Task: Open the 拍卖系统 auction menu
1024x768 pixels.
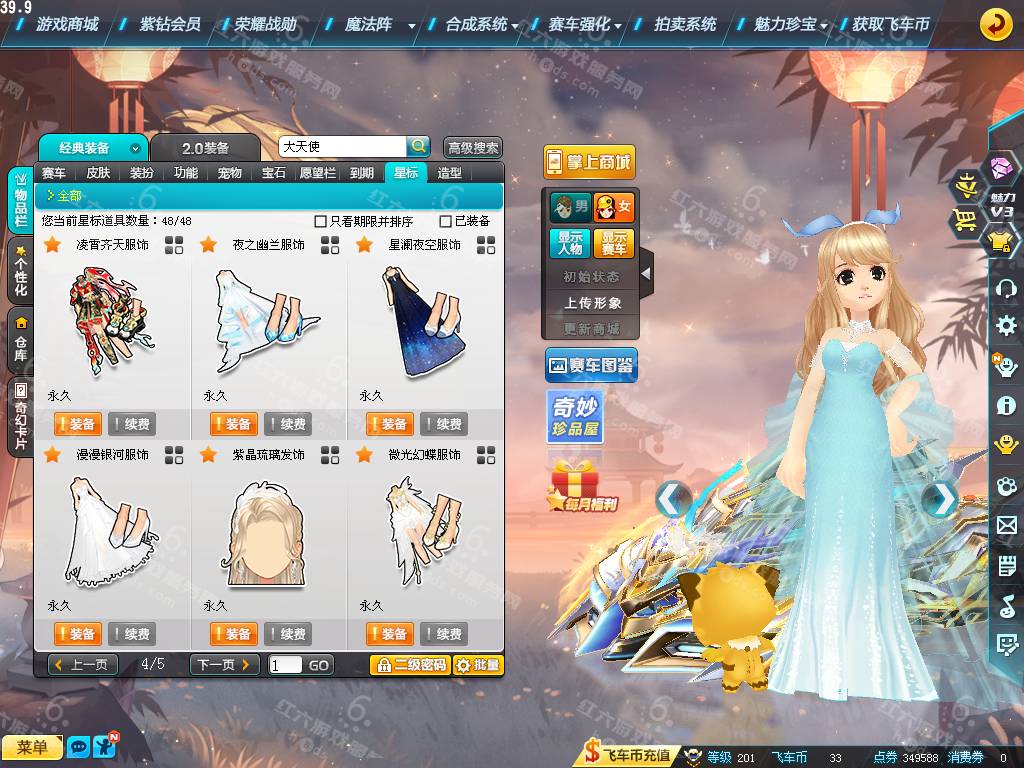Action: (685, 24)
